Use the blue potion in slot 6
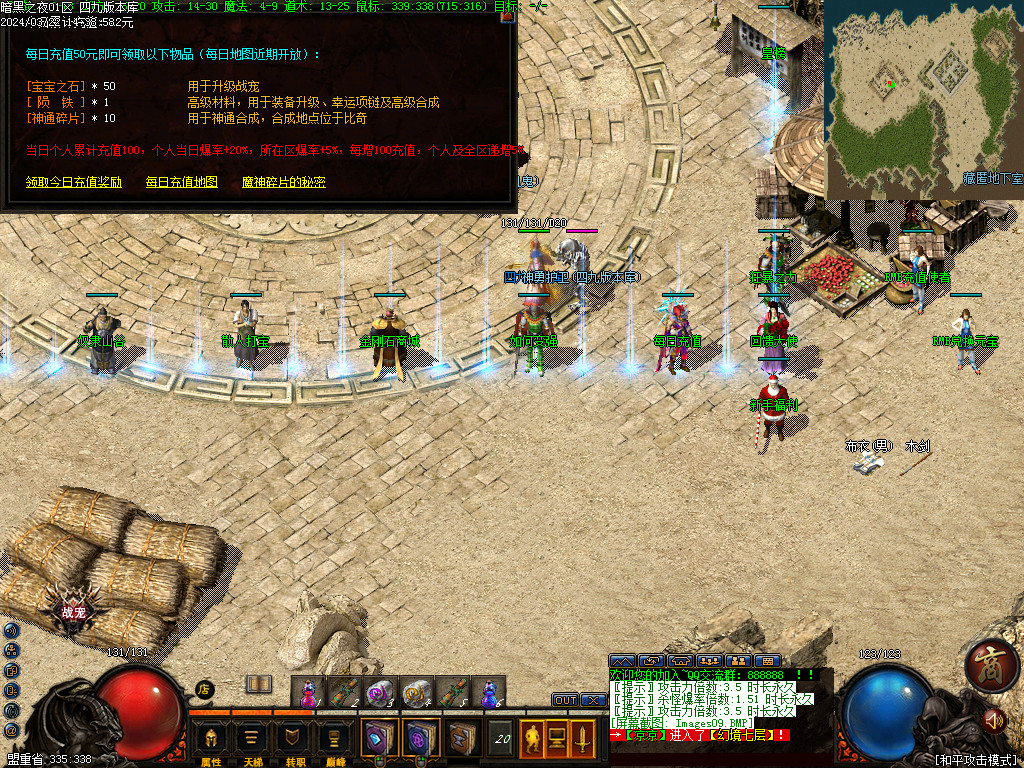 (x=489, y=692)
